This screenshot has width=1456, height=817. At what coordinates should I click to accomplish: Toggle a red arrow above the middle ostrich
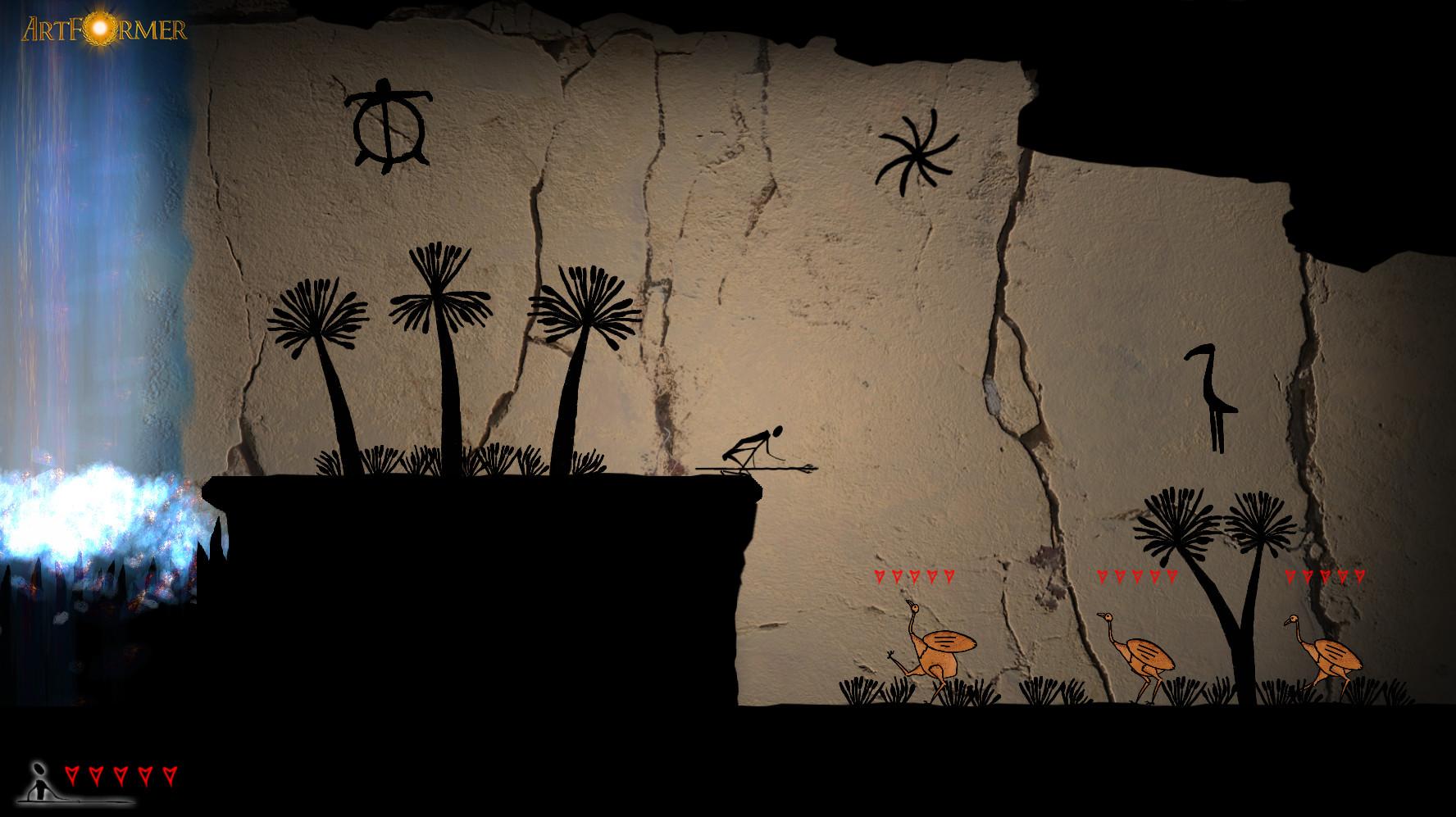tap(1135, 576)
